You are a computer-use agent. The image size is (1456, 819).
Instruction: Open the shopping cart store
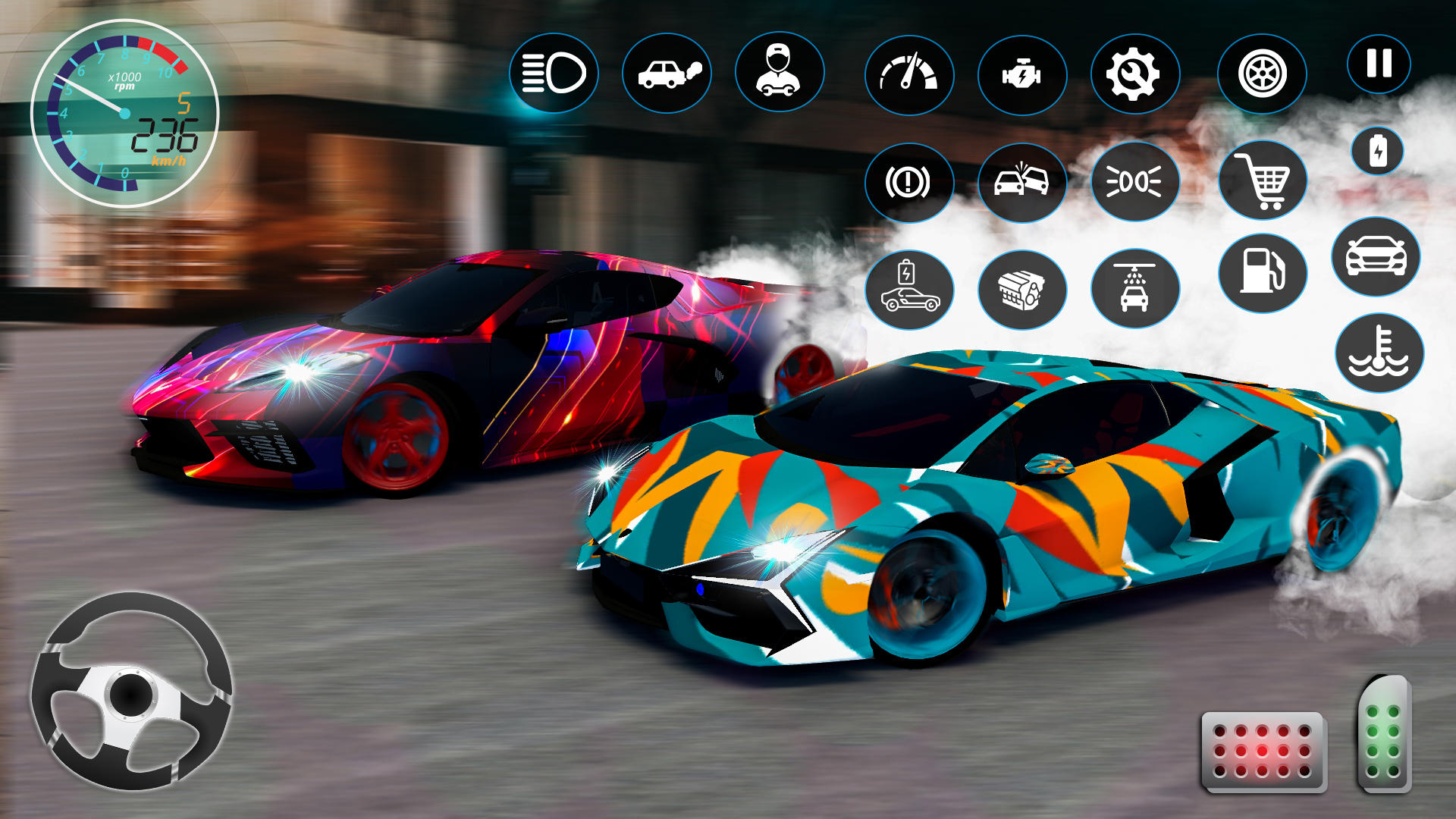click(x=1263, y=182)
